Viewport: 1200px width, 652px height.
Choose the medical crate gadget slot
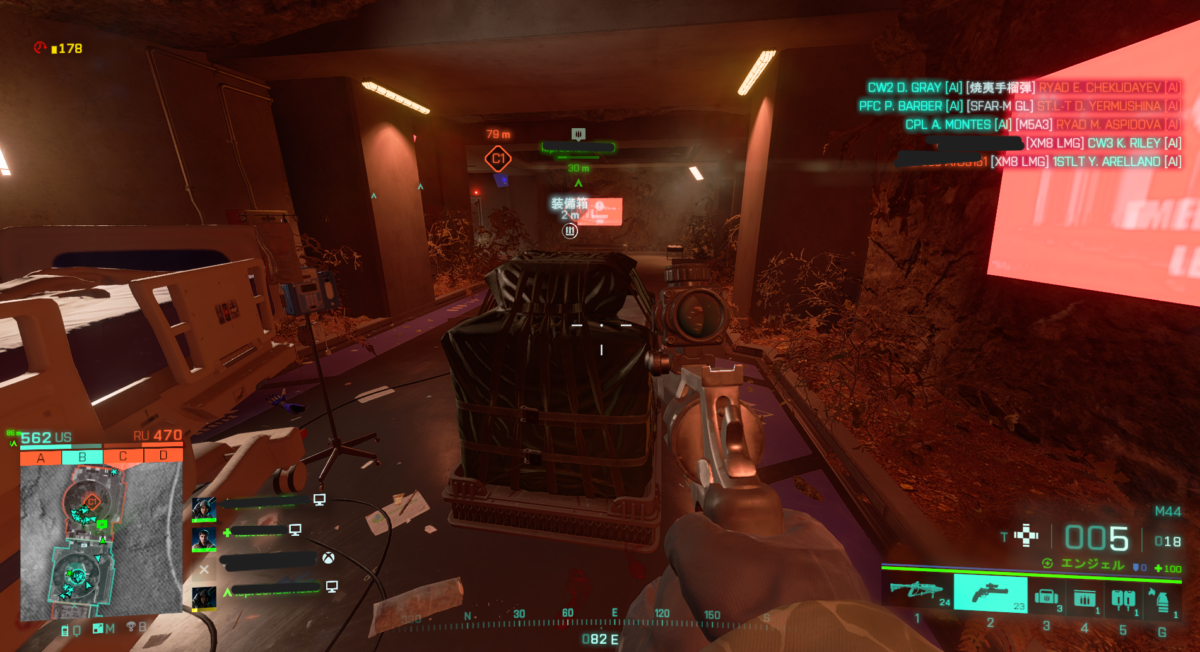tap(1047, 598)
